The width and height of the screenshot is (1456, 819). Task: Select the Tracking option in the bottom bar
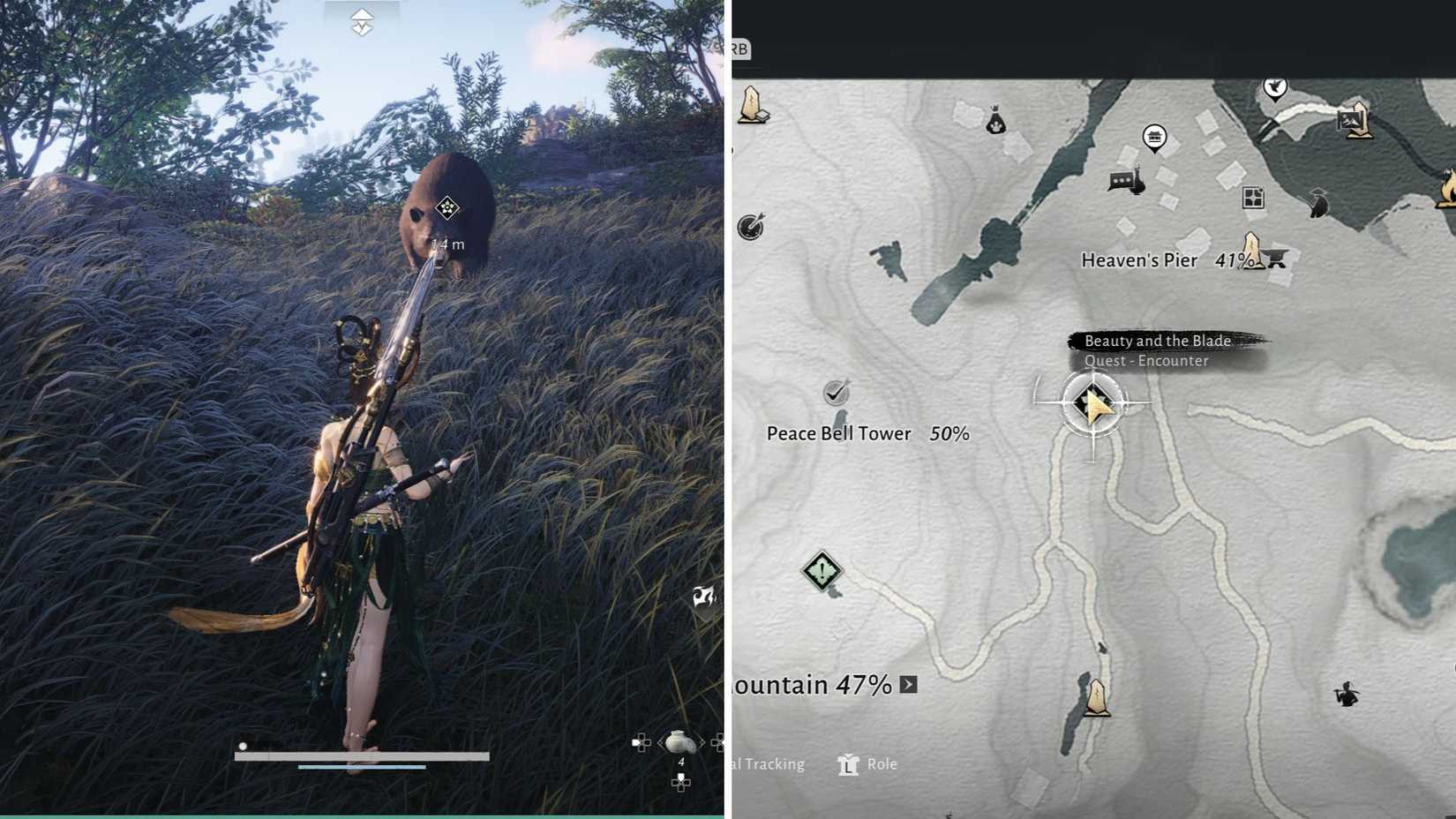click(774, 764)
